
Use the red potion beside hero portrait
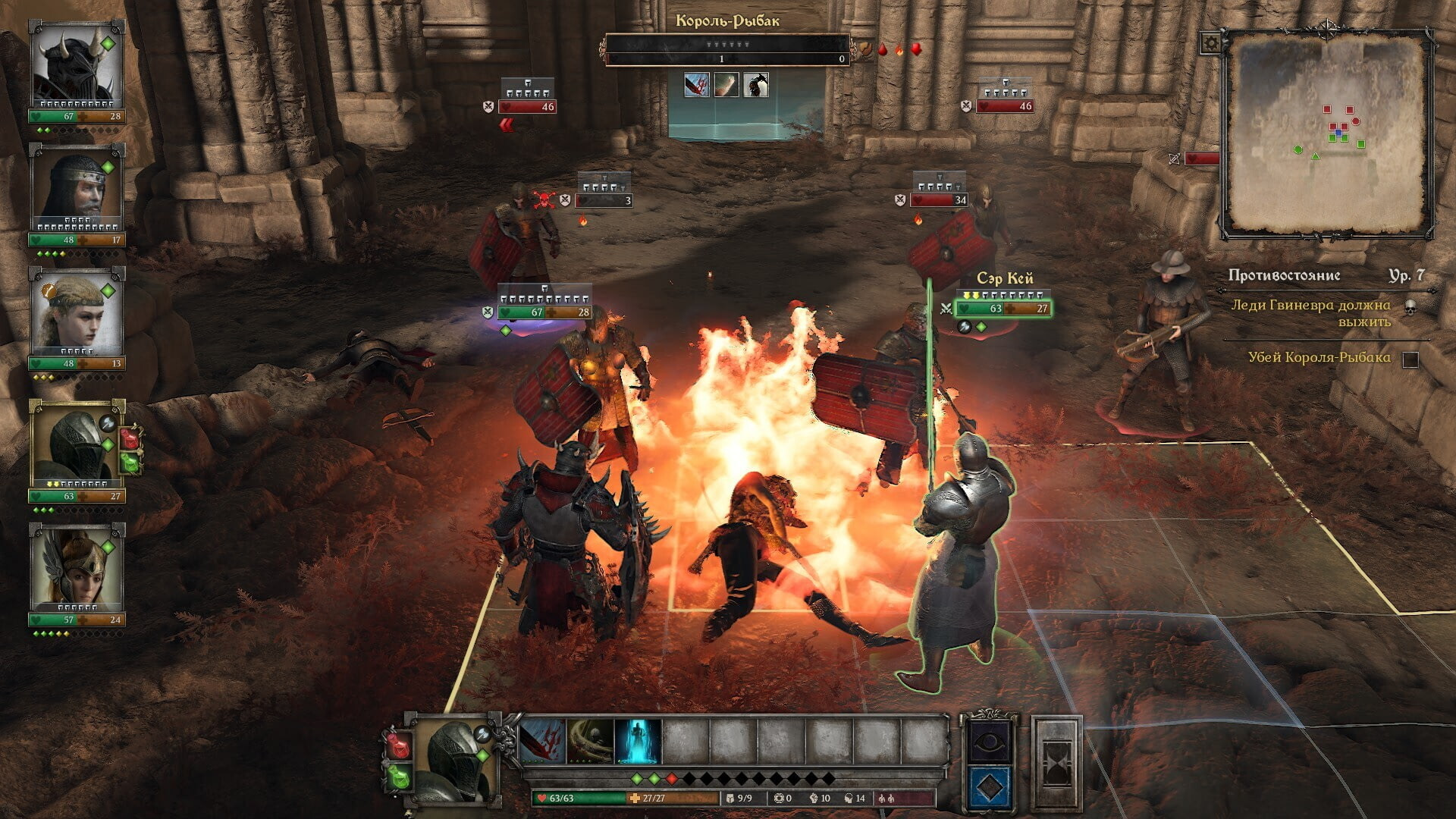(x=399, y=745)
